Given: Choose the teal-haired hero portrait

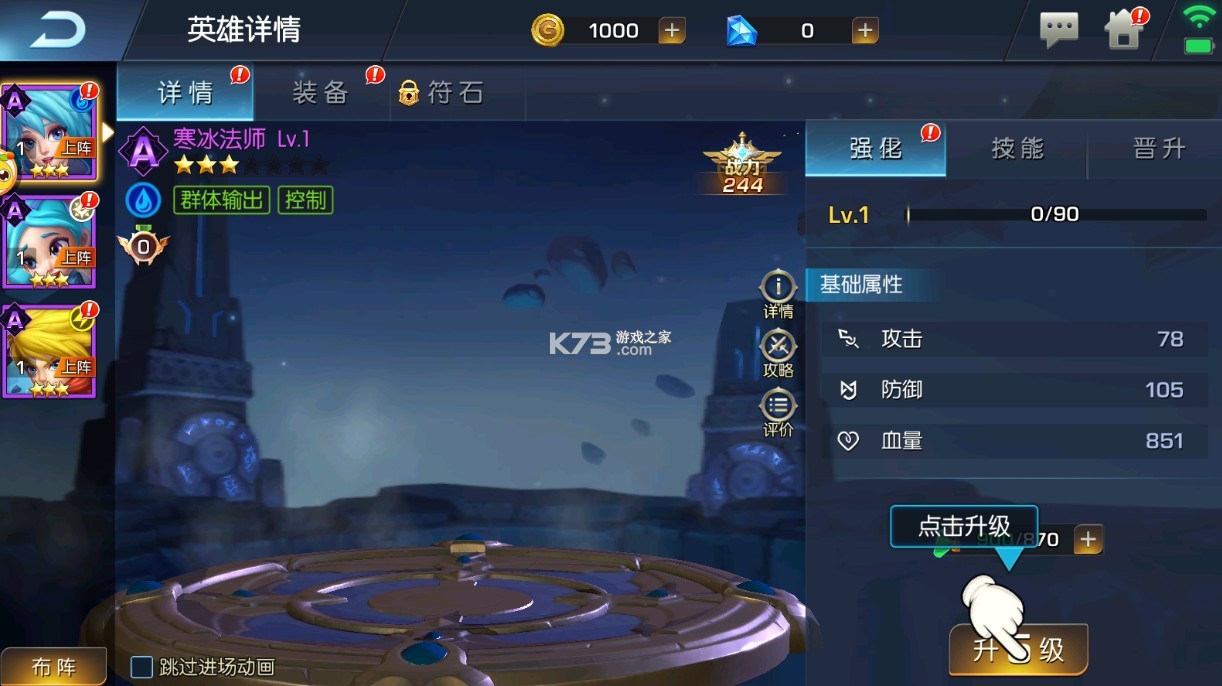Looking at the screenshot, I should [x=49, y=243].
